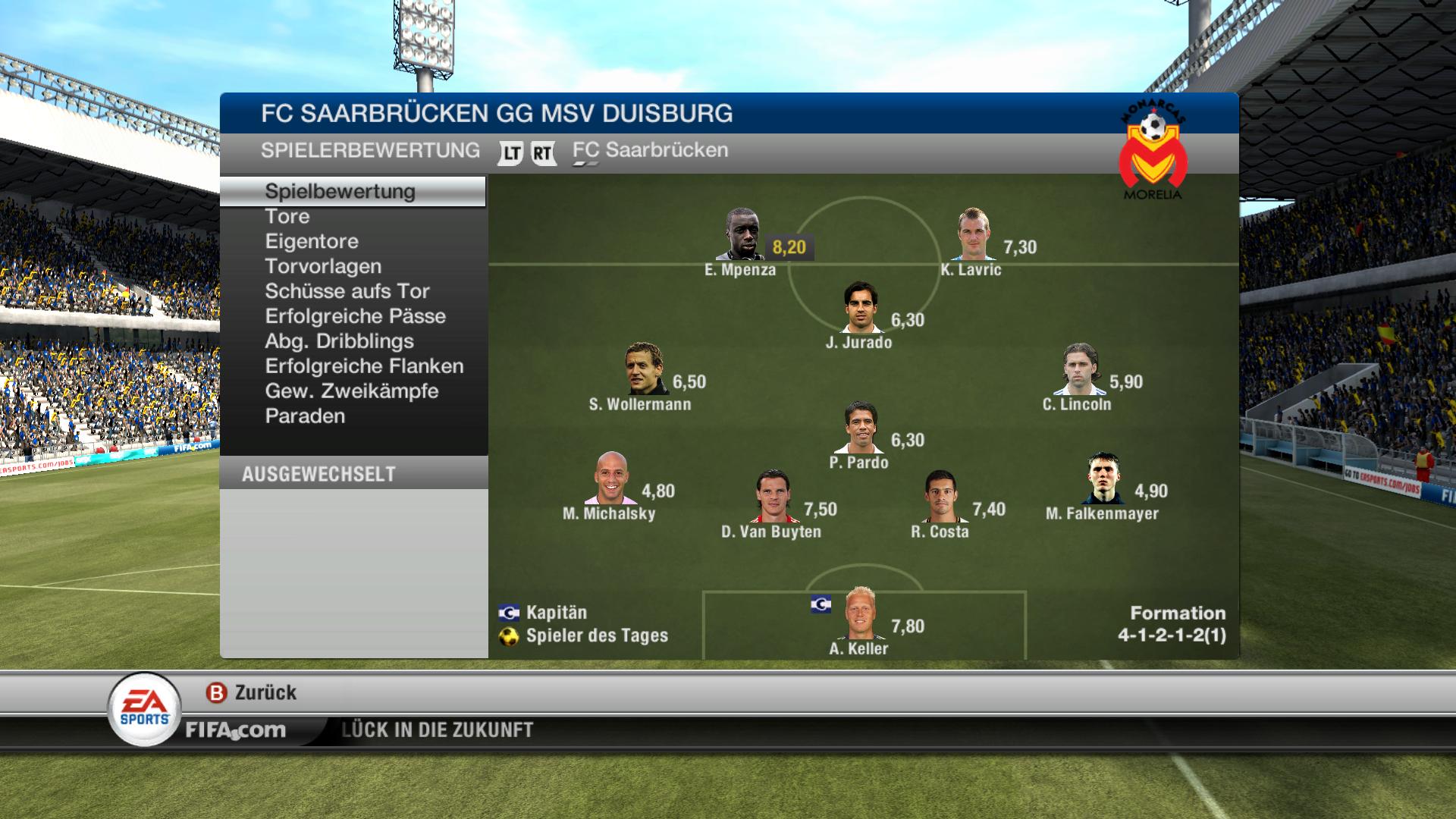
Task: Select S. Wollermann's portrait
Action: coord(644,369)
